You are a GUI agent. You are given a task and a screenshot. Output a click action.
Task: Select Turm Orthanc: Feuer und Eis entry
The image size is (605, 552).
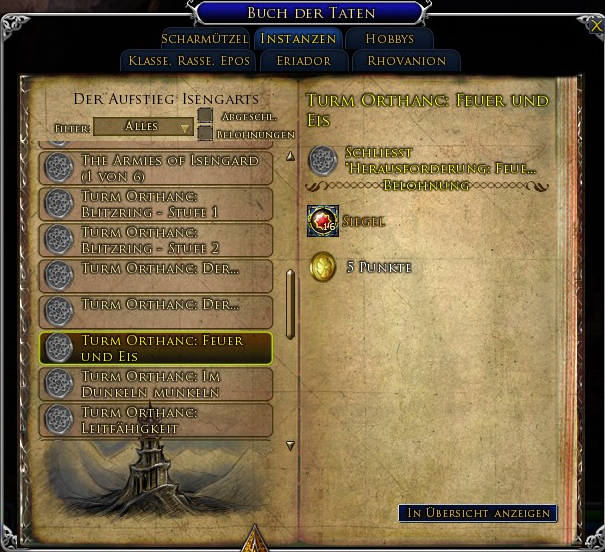tap(156, 348)
